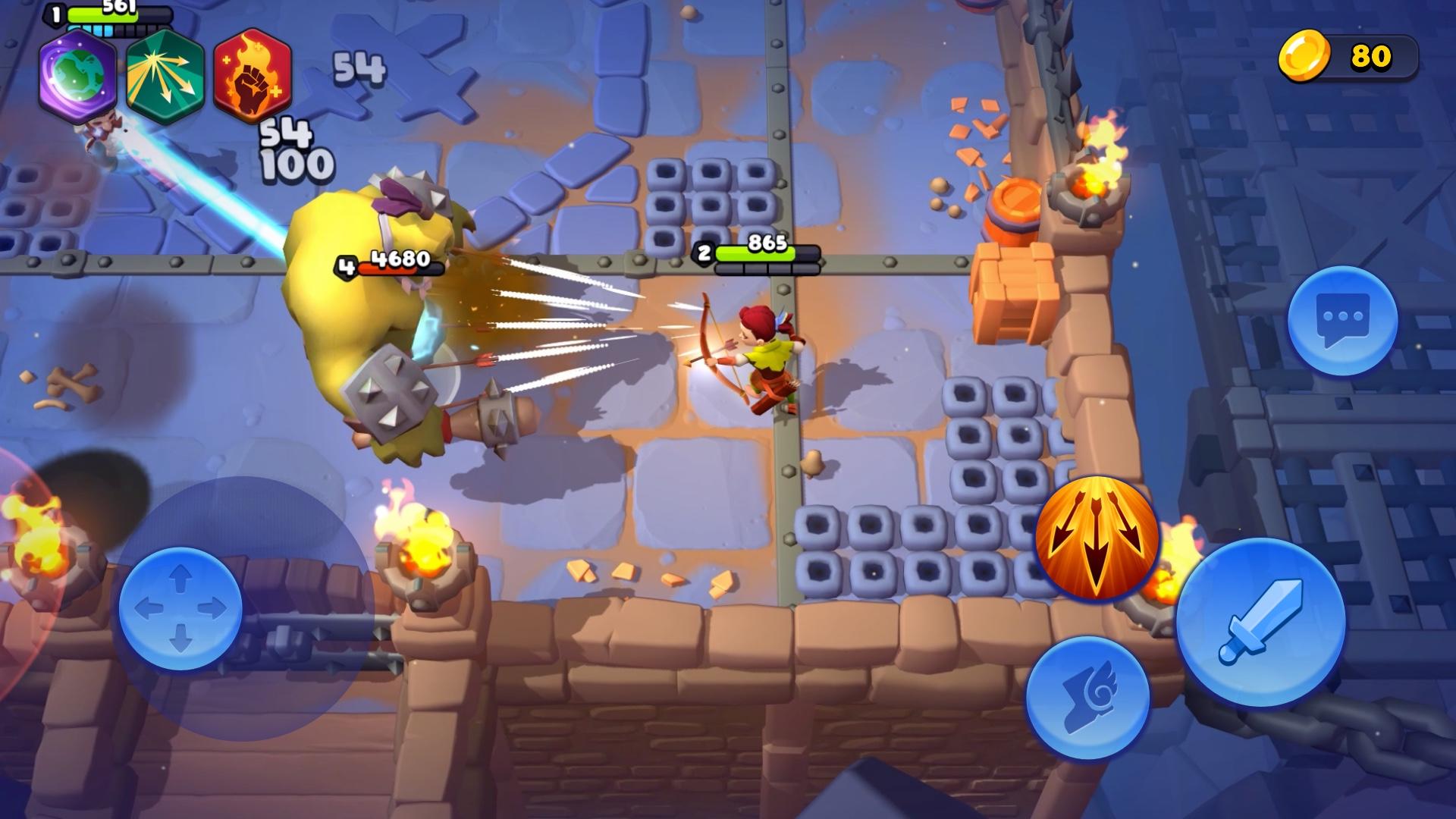Viewport: 1456px width, 819px height.
Task: Tap the flaming fist rage ability icon
Action: pos(253,76)
